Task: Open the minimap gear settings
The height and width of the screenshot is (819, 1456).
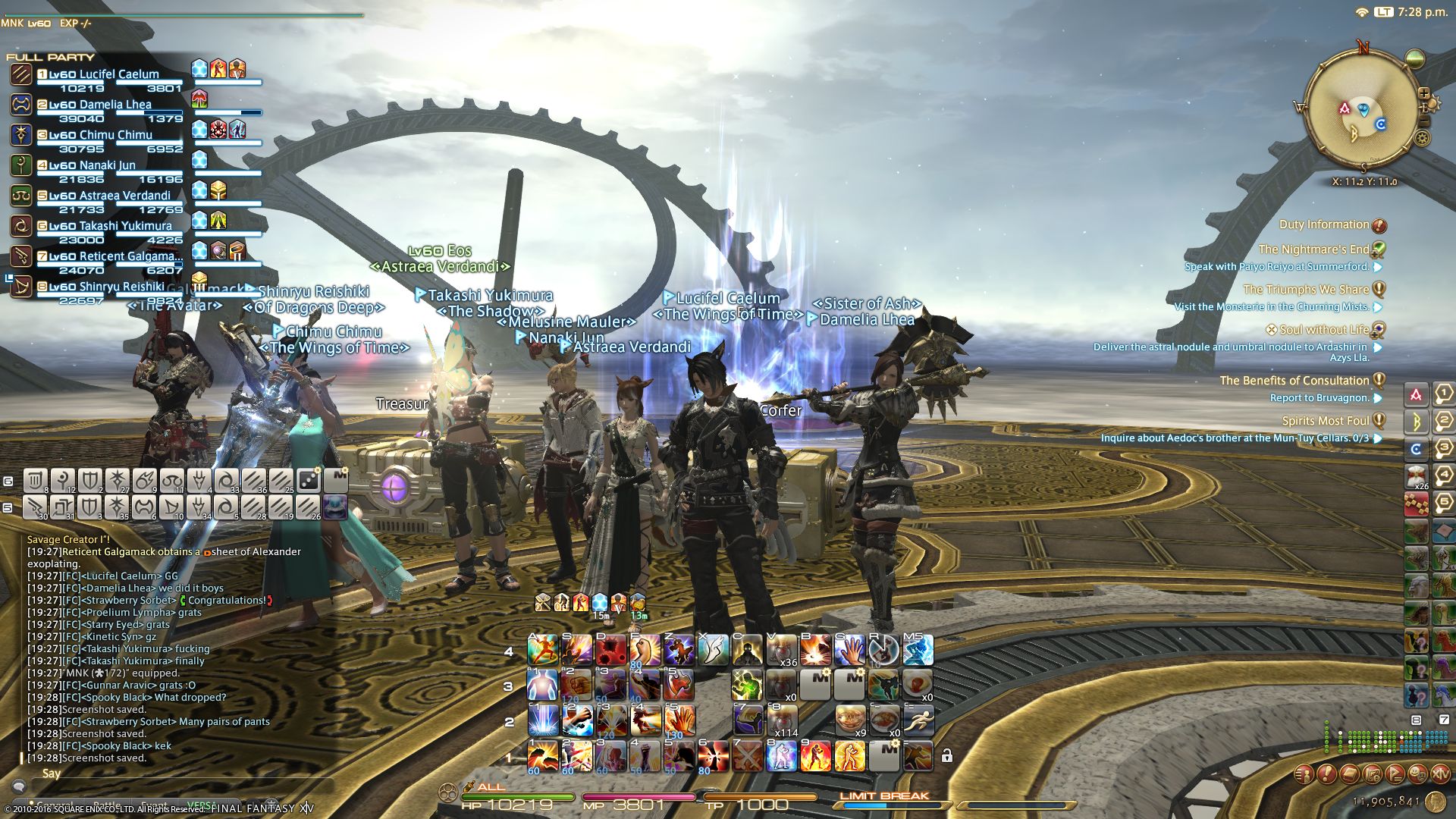Action: pyautogui.click(x=1422, y=138)
